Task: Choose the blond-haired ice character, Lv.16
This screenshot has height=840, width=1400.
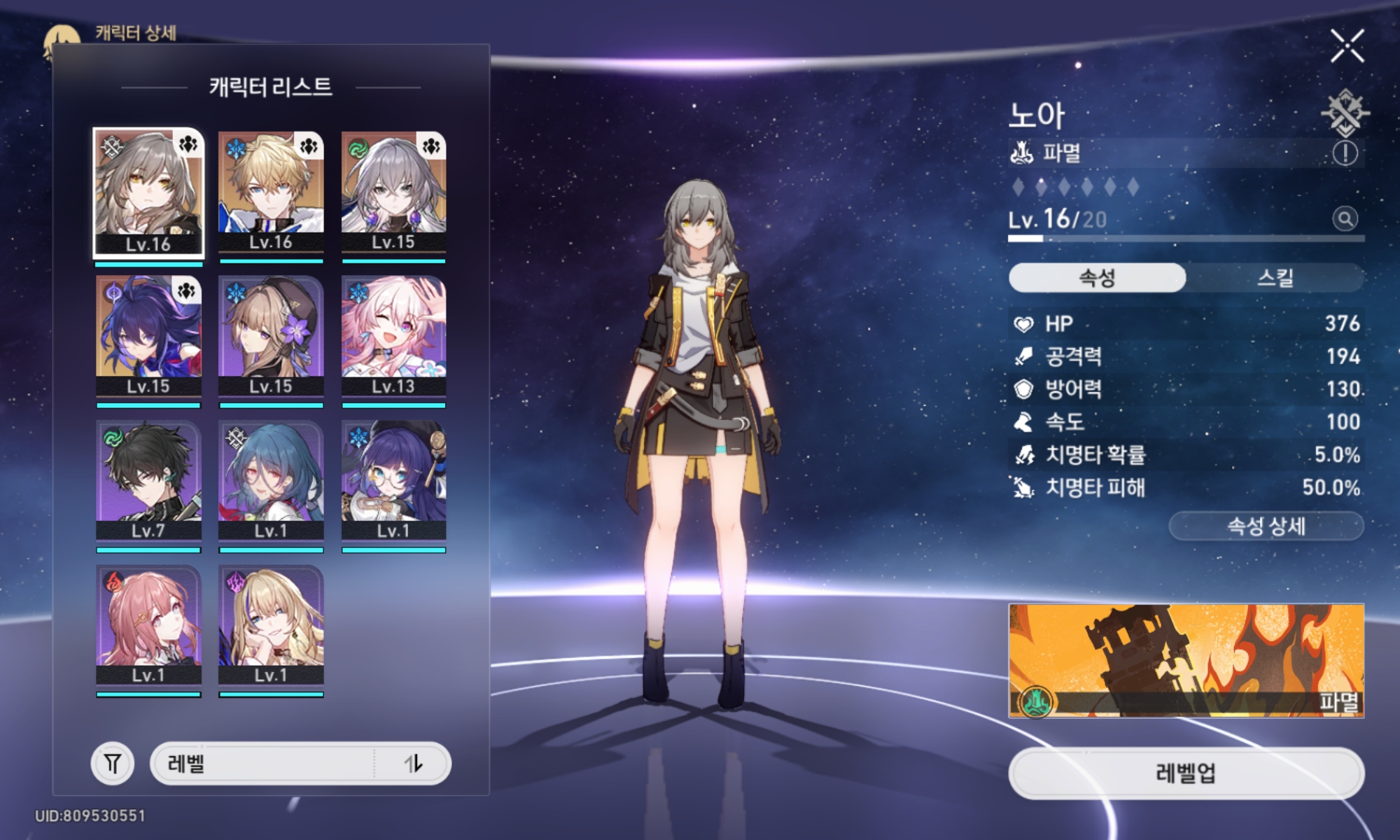Action: (x=271, y=192)
